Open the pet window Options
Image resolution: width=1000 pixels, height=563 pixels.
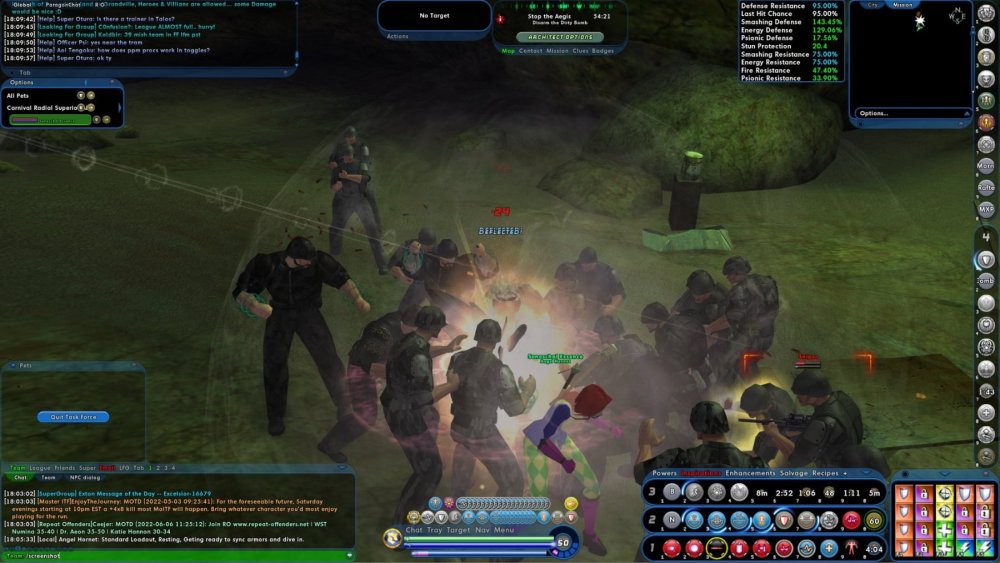tap(22, 83)
